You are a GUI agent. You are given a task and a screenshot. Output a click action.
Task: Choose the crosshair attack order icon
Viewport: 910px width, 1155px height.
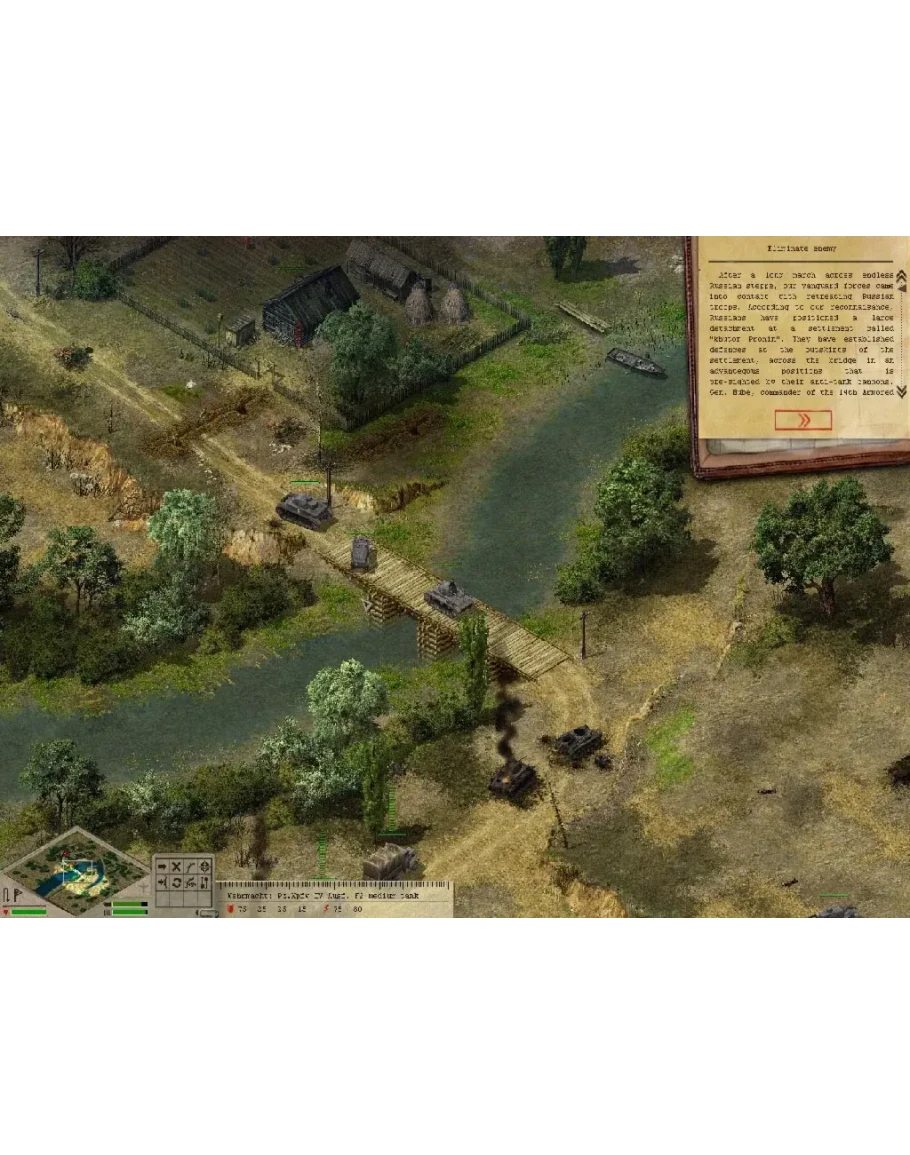click(205, 866)
